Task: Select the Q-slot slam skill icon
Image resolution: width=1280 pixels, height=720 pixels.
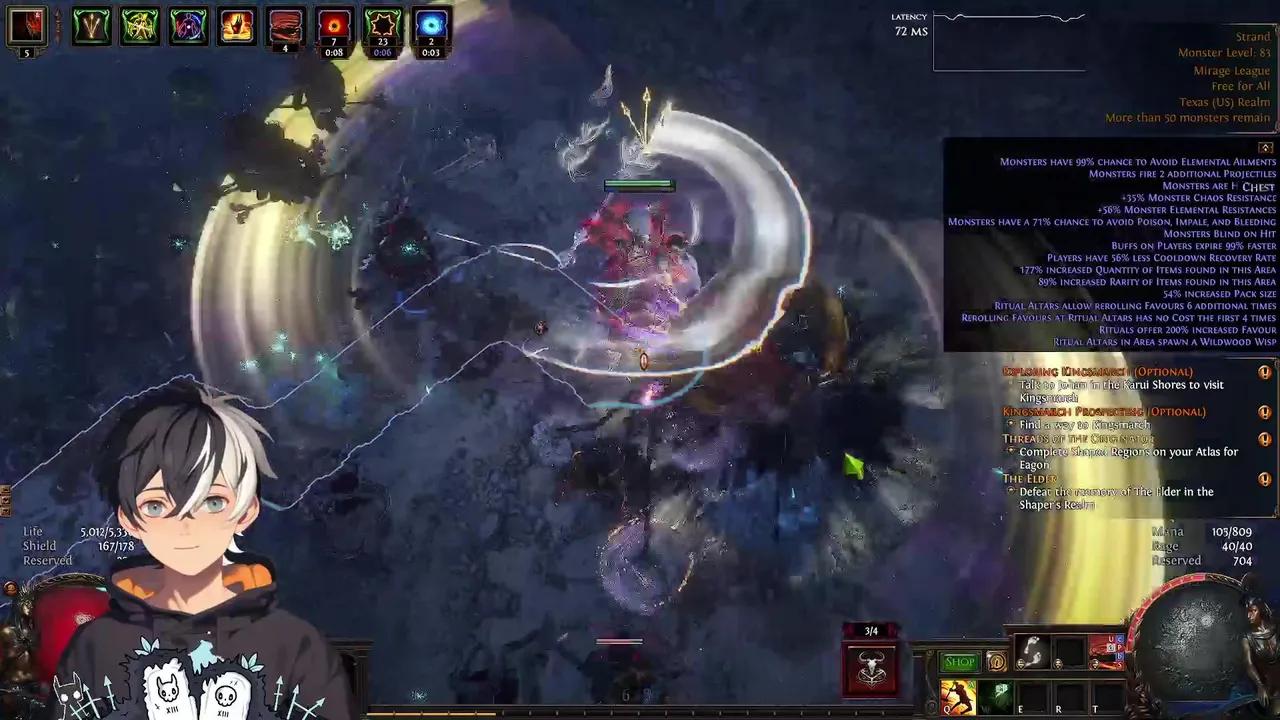Action: pyautogui.click(x=957, y=697)
